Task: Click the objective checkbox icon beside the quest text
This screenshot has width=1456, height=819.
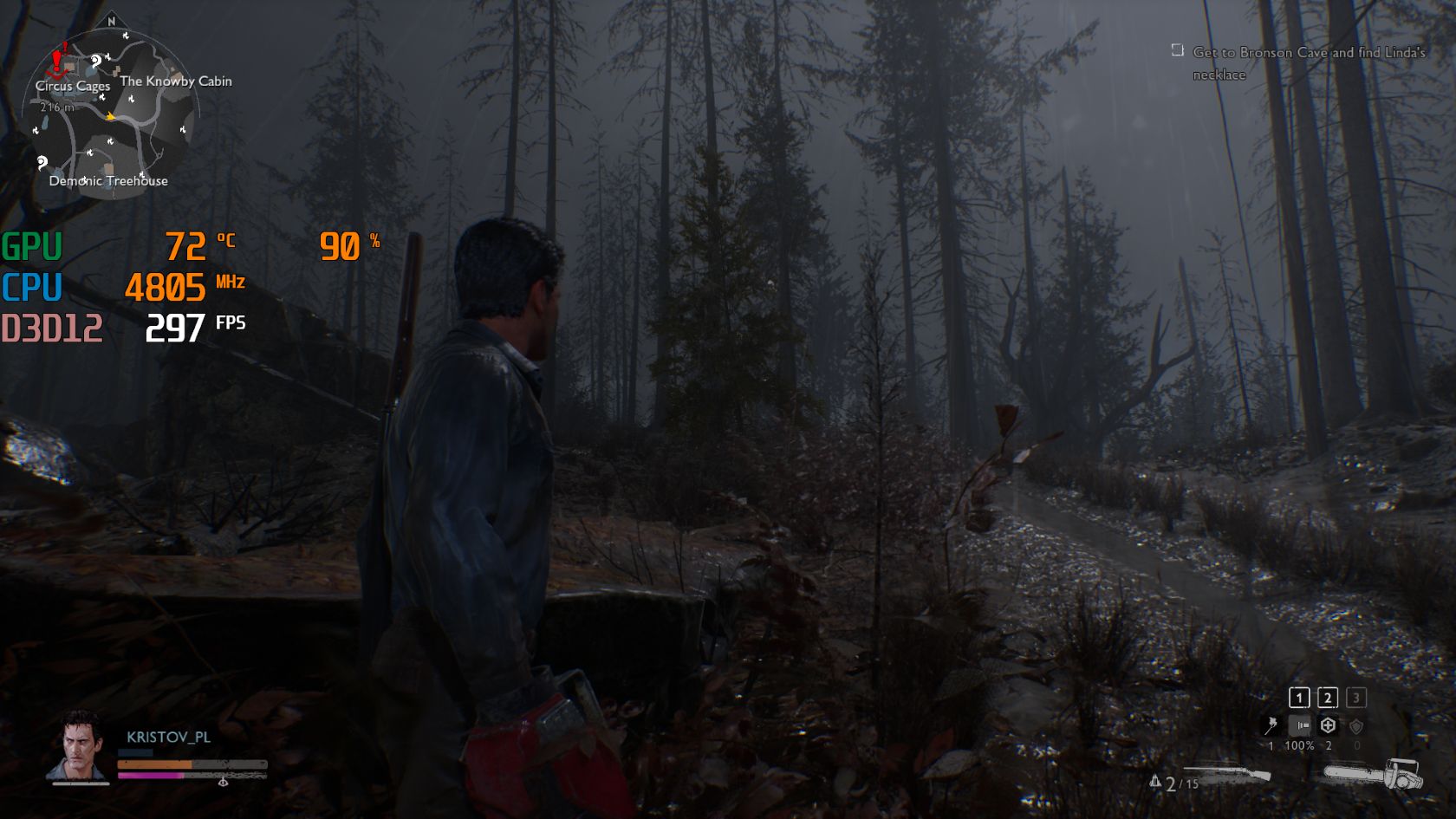Action: tap(1176, 52)
